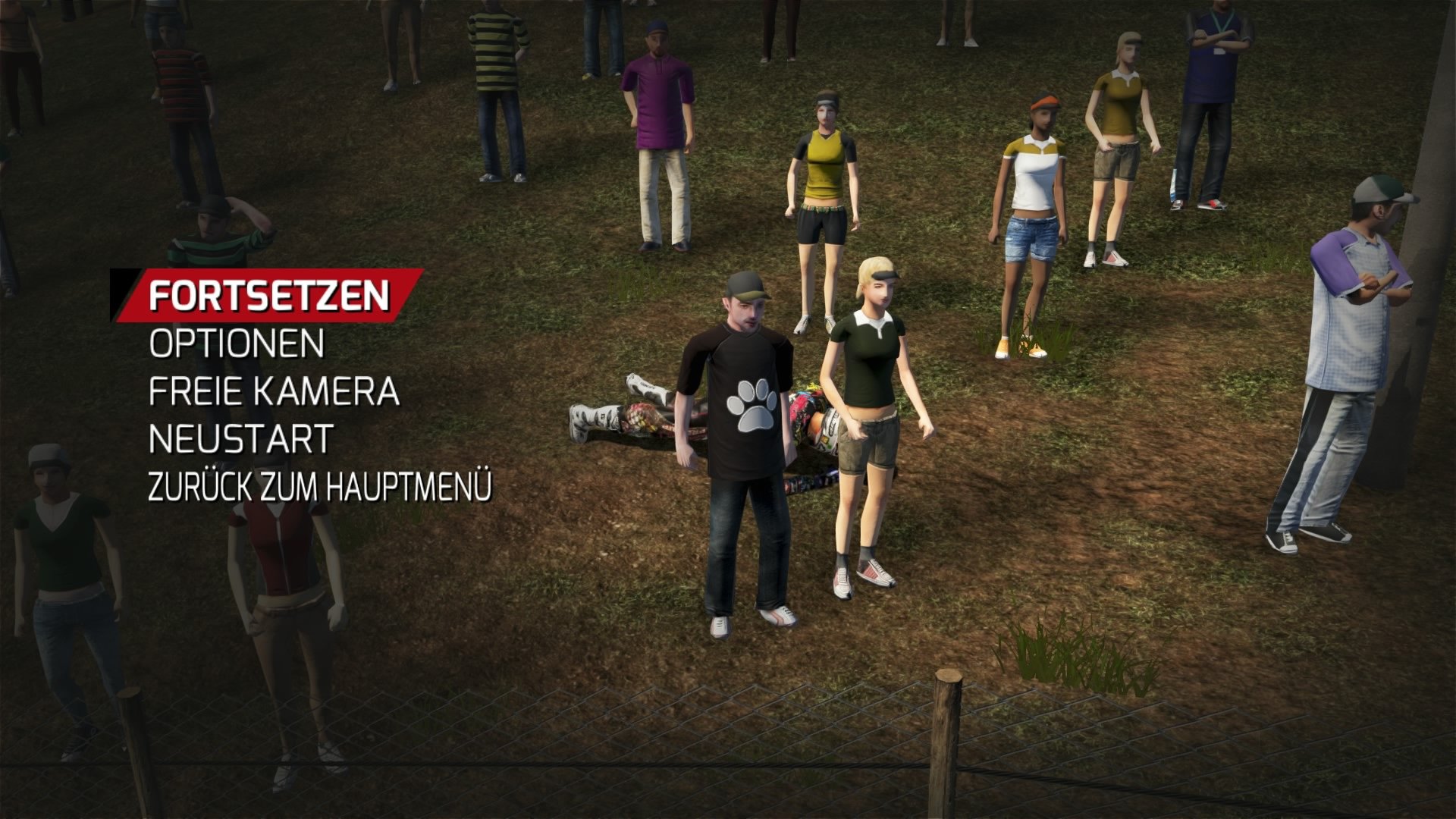Select ZURÜCK ZUM HAUPTMENÜ
The width and height of the screenshot is (1456, 819).
322,483
